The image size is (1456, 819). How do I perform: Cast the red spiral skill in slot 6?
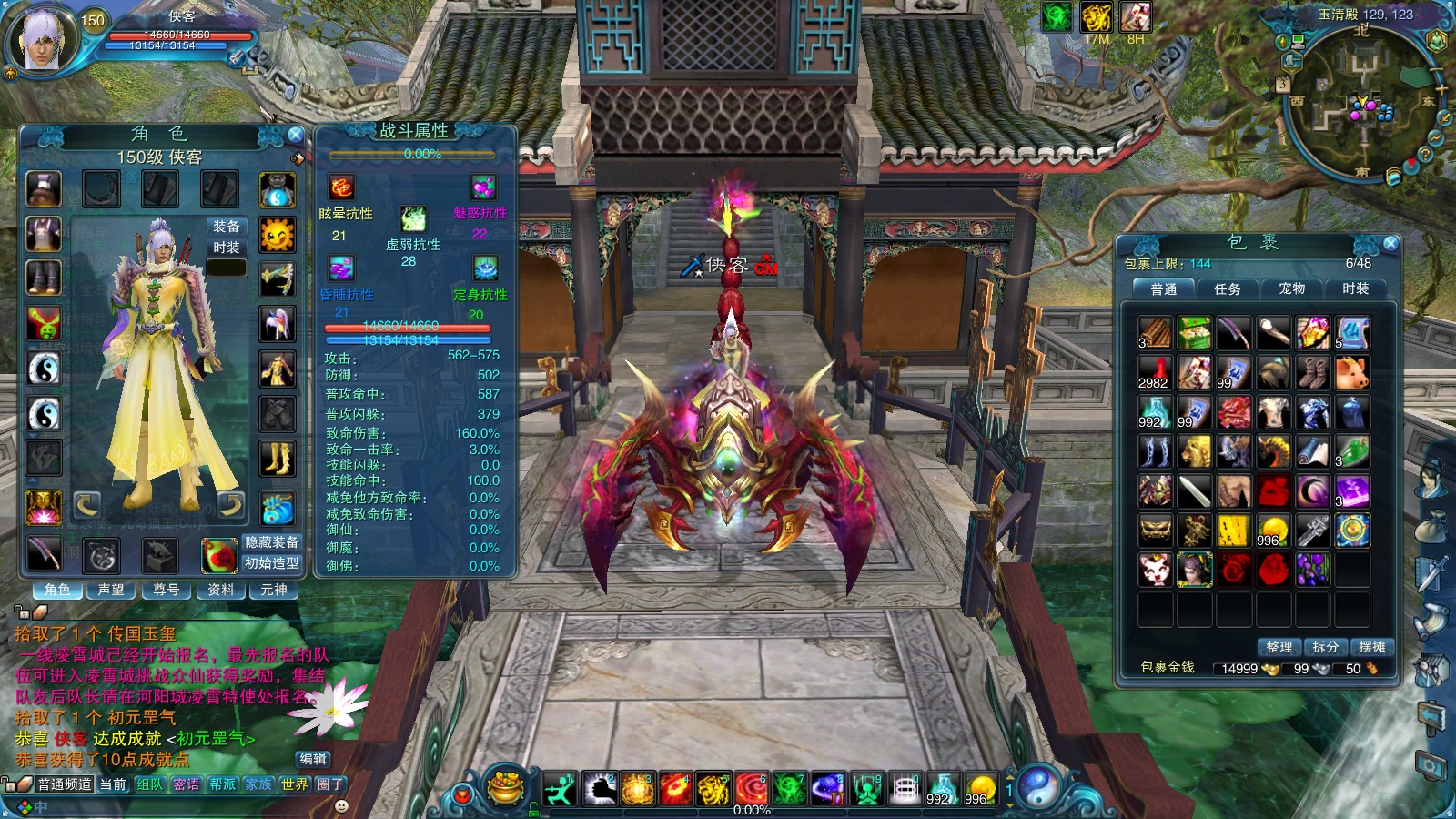point(751,788)
